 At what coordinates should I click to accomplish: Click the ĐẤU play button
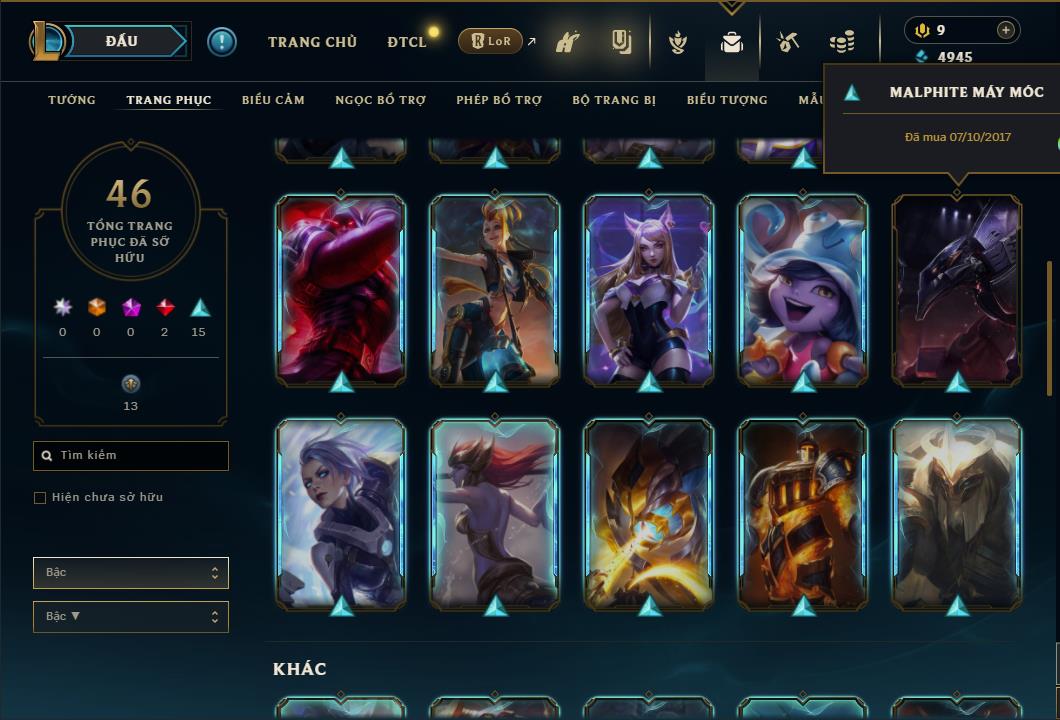(x=122, y=41)
